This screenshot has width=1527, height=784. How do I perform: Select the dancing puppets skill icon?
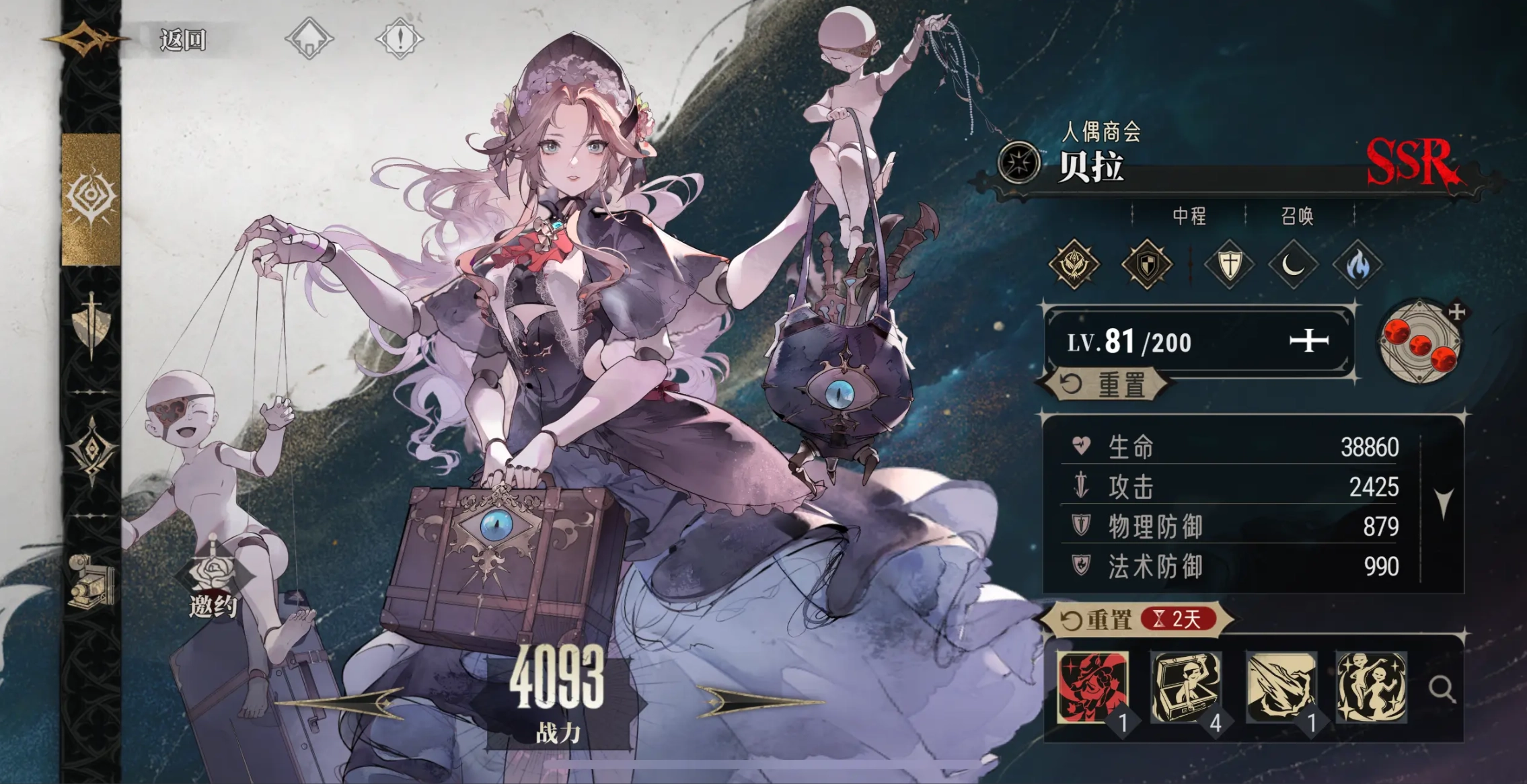click(x=1372, y=687)
